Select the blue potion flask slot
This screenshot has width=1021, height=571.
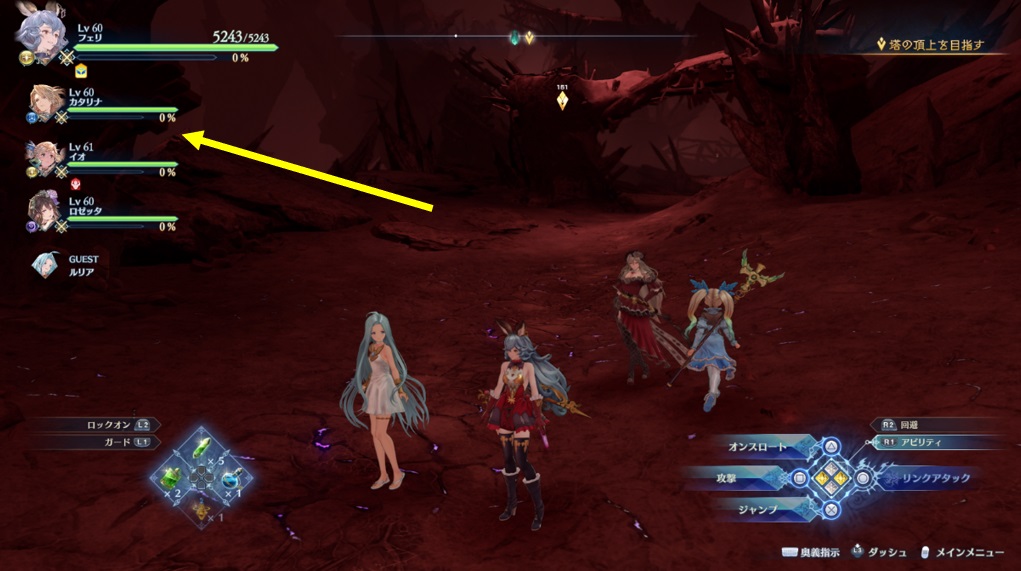click(231, 478)
